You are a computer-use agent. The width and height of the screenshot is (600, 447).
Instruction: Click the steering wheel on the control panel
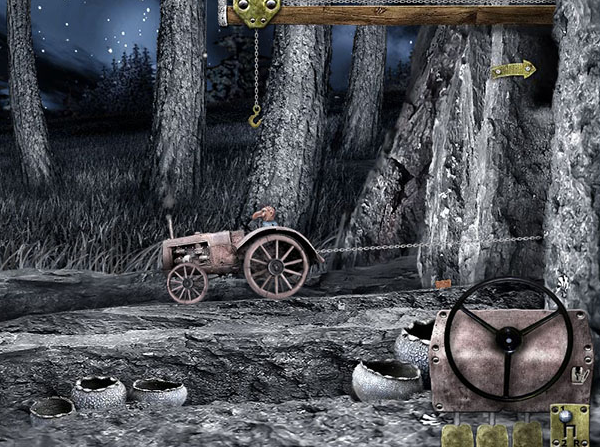[x=508, y=338]
